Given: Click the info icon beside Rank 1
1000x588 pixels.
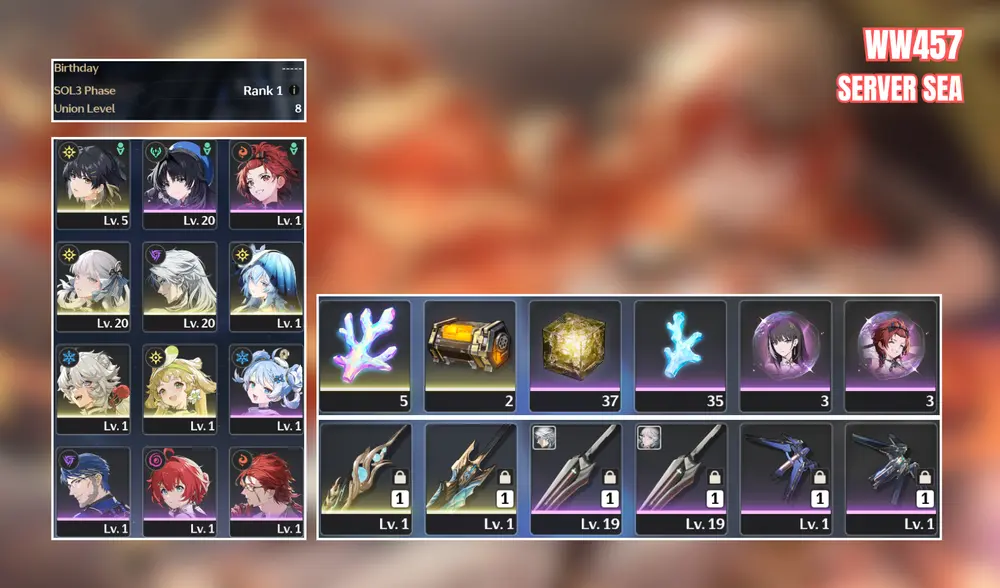Looking at the screenshot, I should pos(294,91).
